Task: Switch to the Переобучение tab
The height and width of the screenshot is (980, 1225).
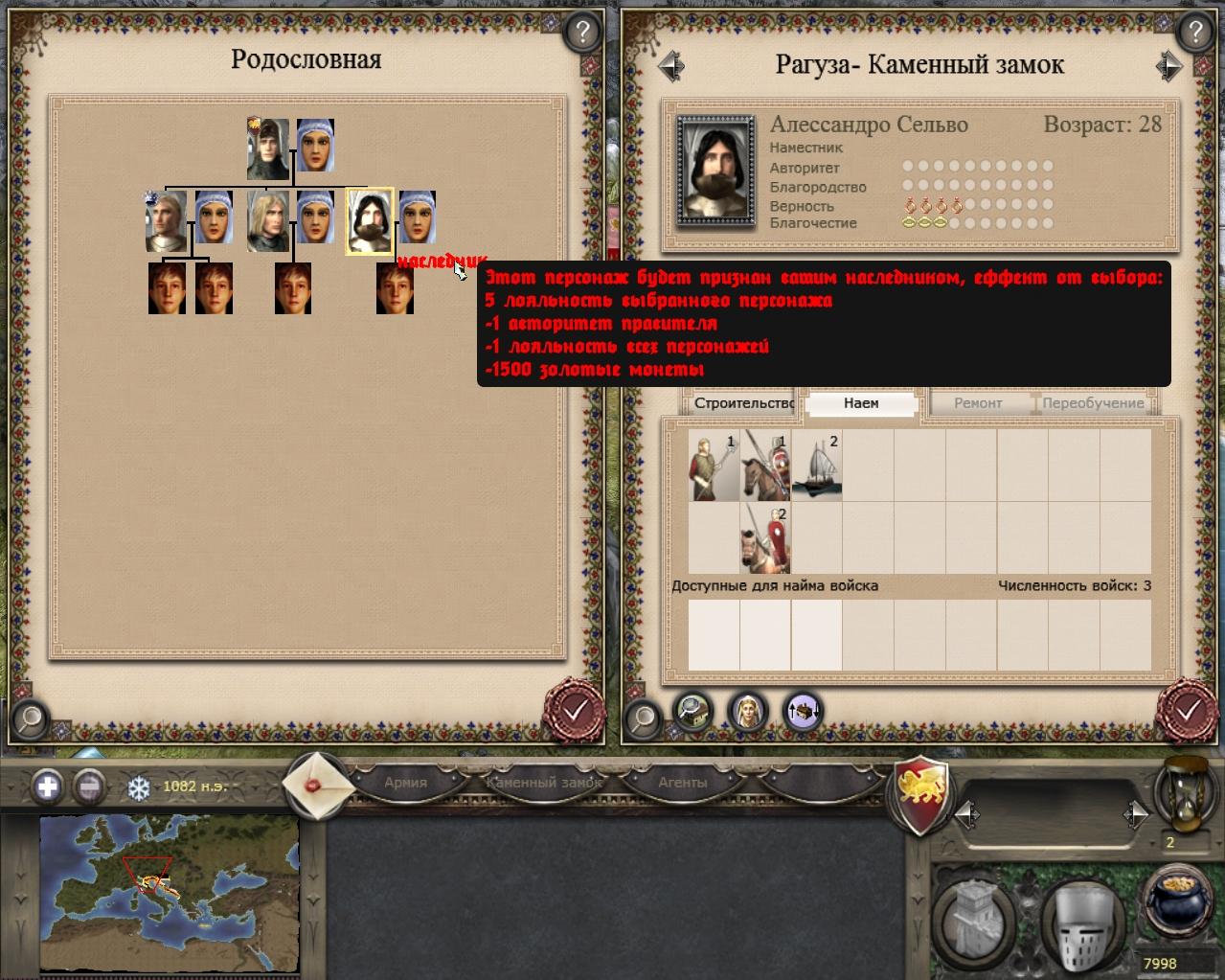Action: (x=1093, y=403)
